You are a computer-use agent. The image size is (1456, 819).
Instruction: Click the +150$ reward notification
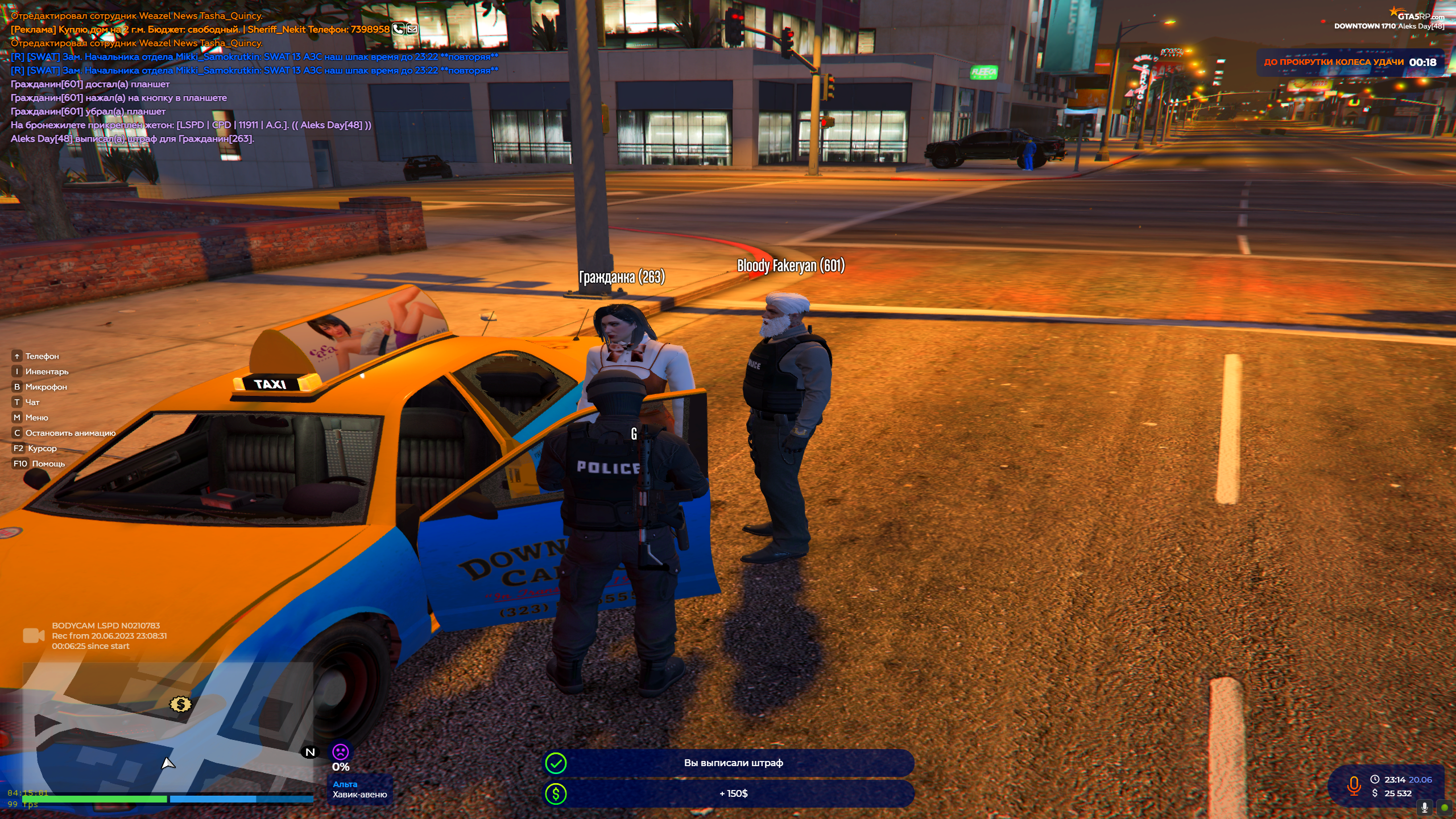(729, 793)
